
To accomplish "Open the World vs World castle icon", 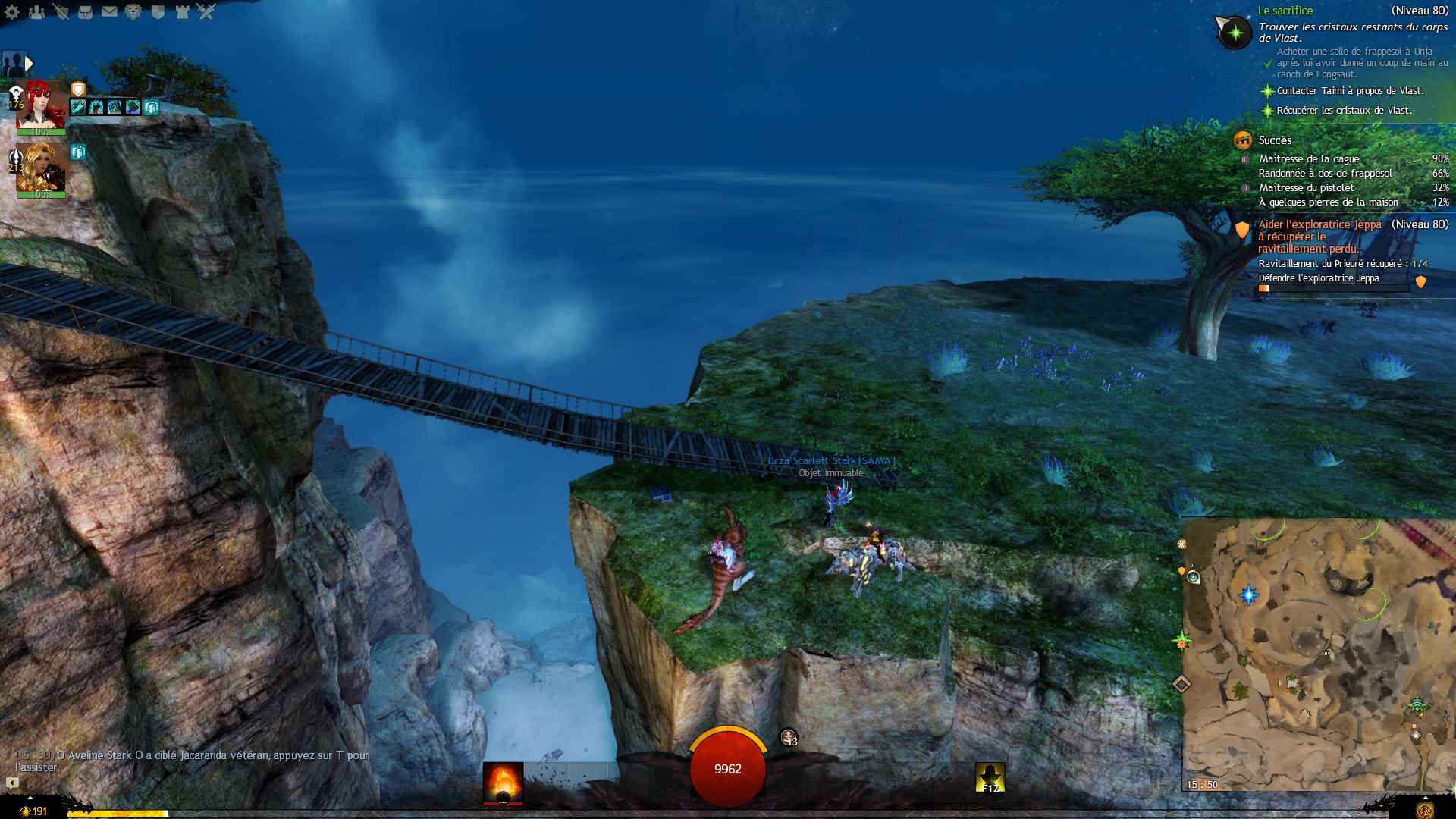I will click(182, 11).
